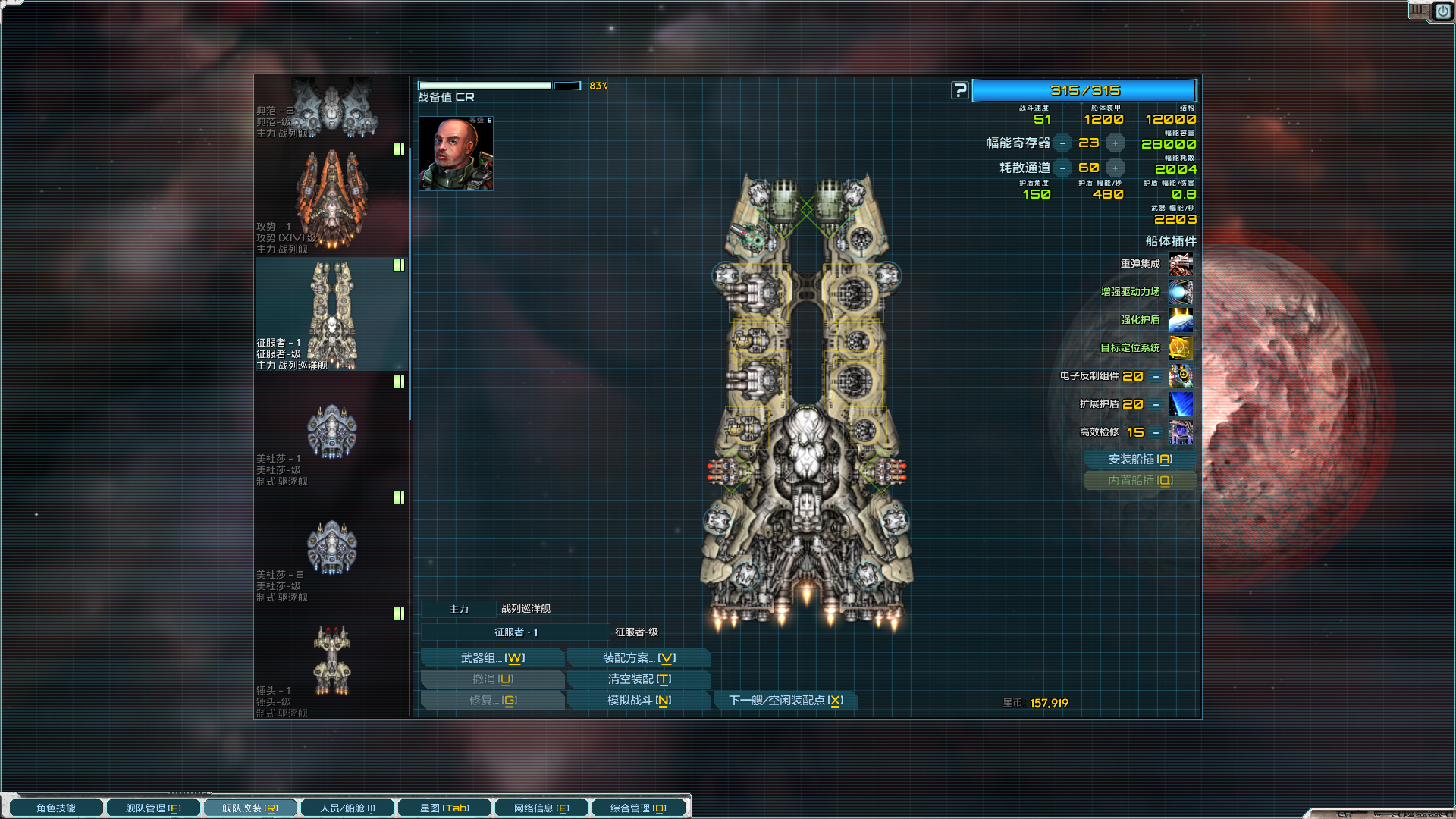This screenshot has height=819, width=1456.
Task: Select the Medusa (美杜莎-1) destroyer in fleet list
Action: point(331,432)
